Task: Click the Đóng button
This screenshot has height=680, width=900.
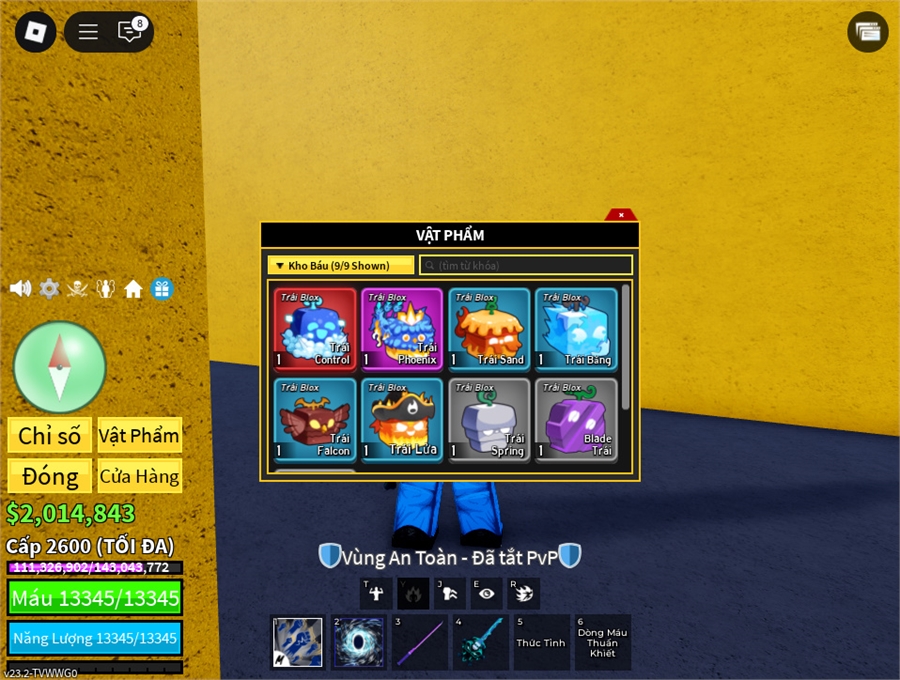Action: (x=49, y=476)
